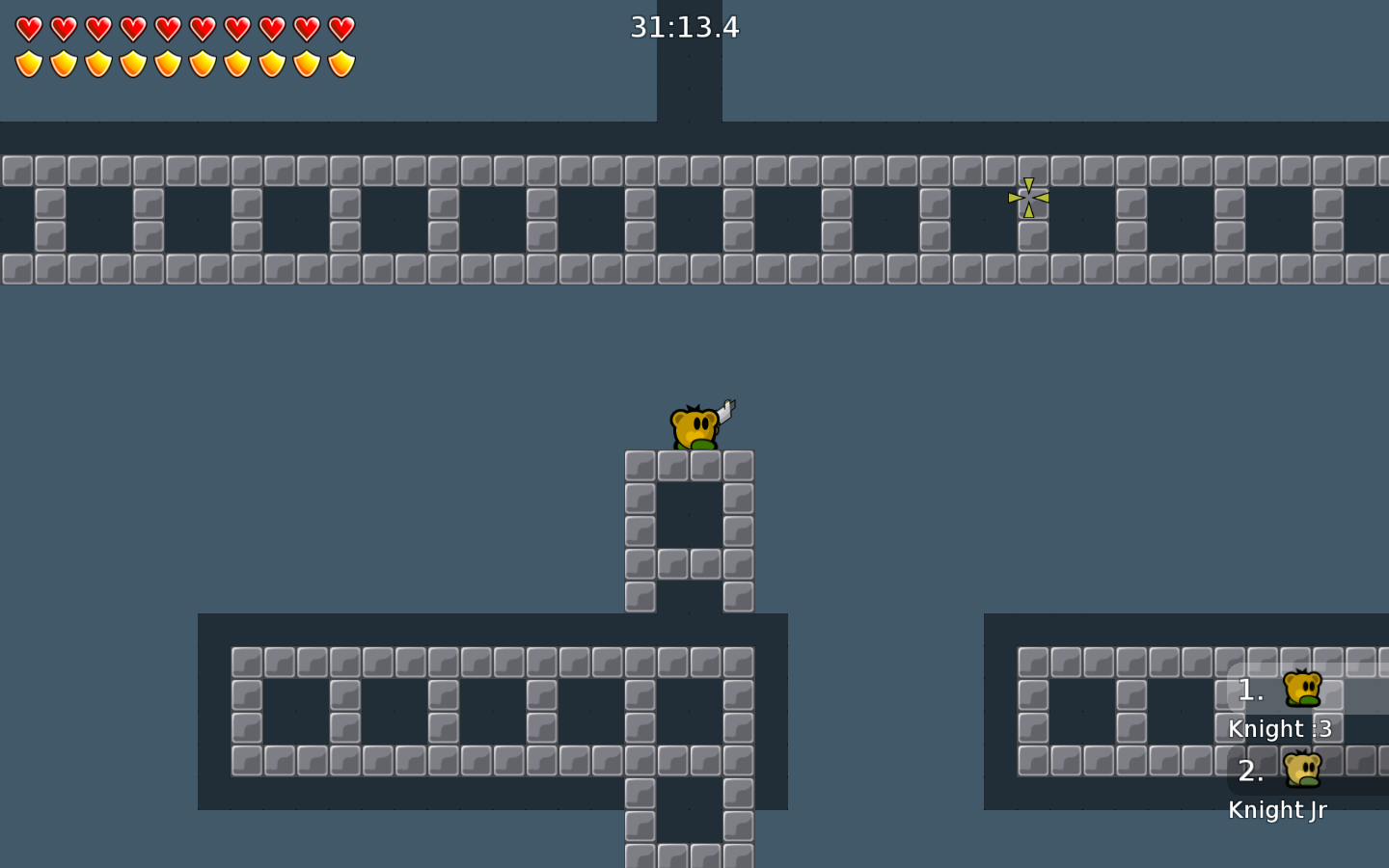This screenshot has height=868, width=1389.
Task: Click the middle shield of the armor bar
Action: tap(167, 63)
